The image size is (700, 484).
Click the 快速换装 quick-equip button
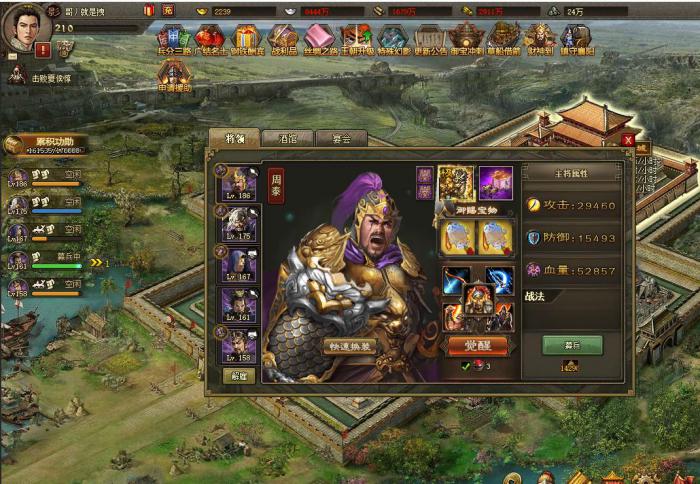352,346
